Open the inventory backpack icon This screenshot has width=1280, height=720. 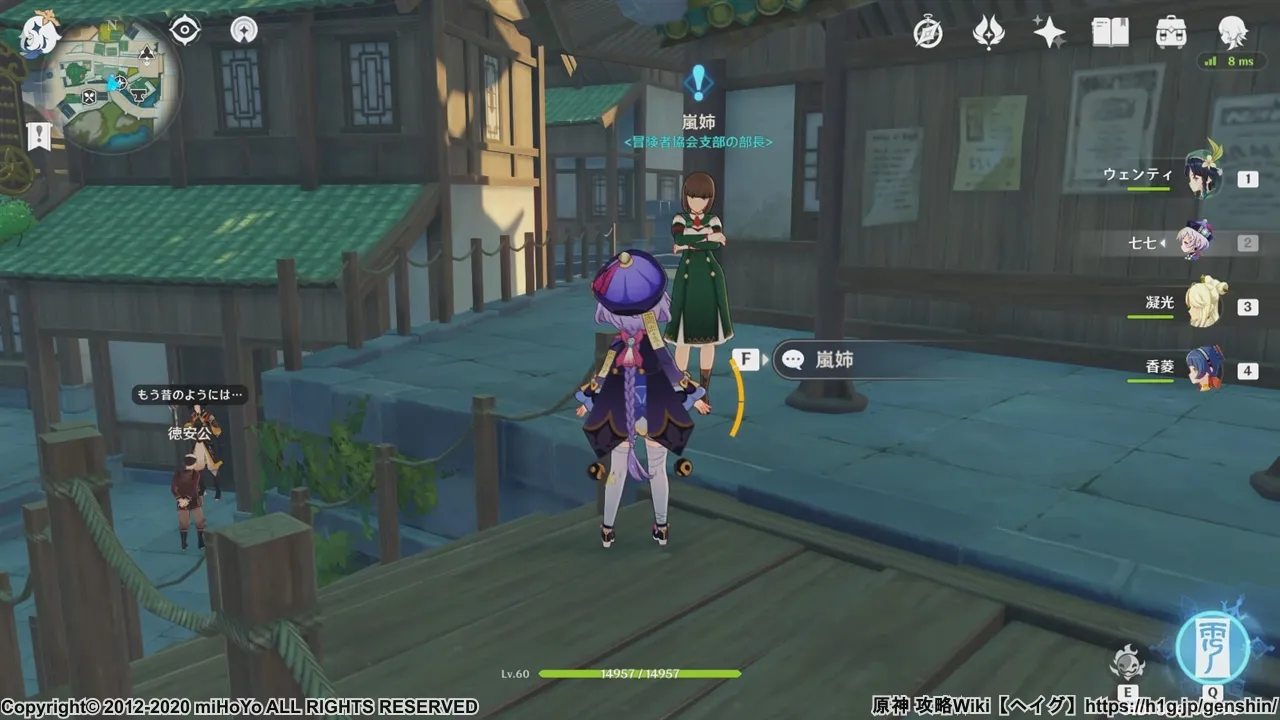(x=1170, y=33)
